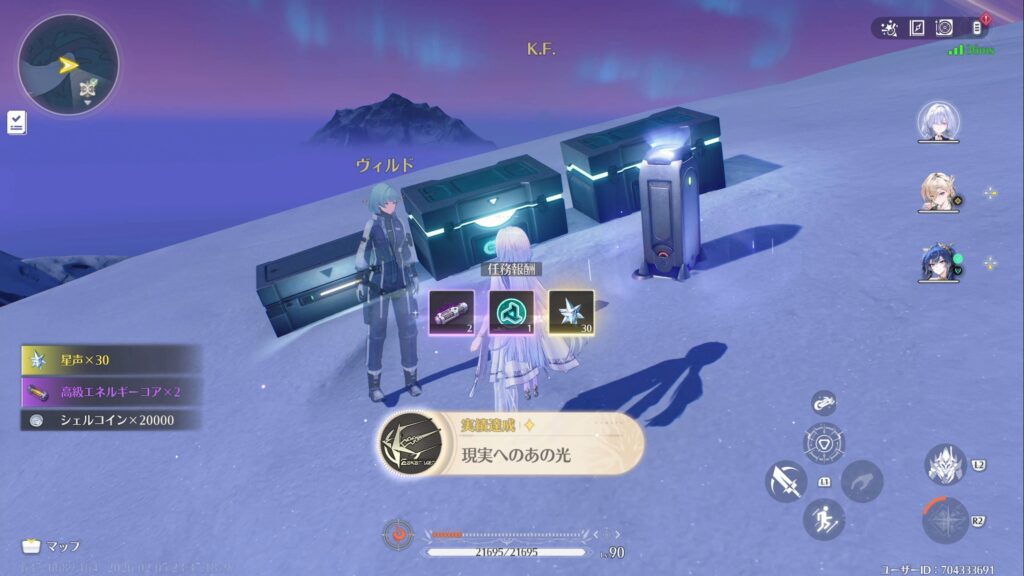Select the purple energy core reward slot

click(451, 312)
